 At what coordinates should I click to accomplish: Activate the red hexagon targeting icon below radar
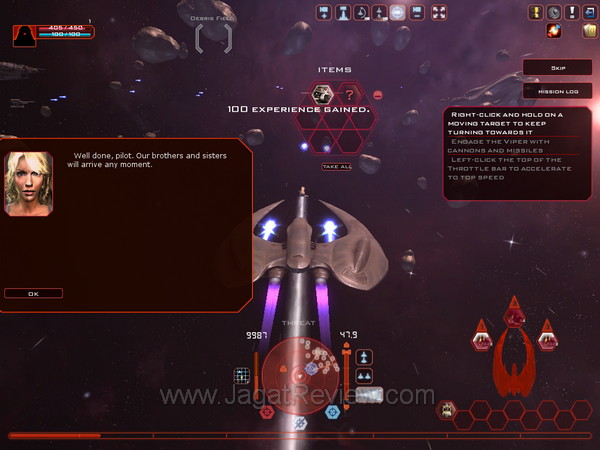click(x=267, y=411)
